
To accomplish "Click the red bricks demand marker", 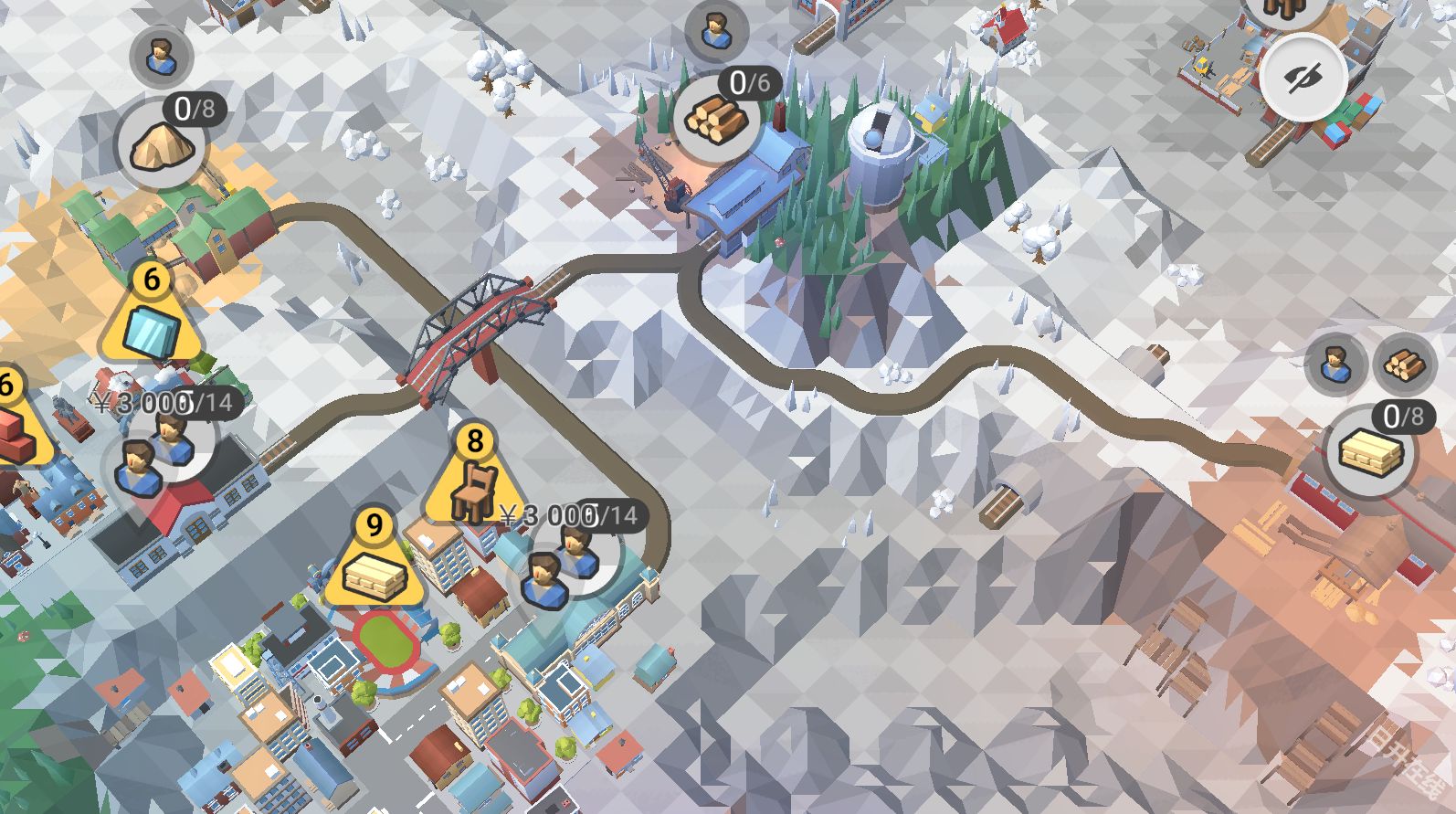I will tap(11, 423).
